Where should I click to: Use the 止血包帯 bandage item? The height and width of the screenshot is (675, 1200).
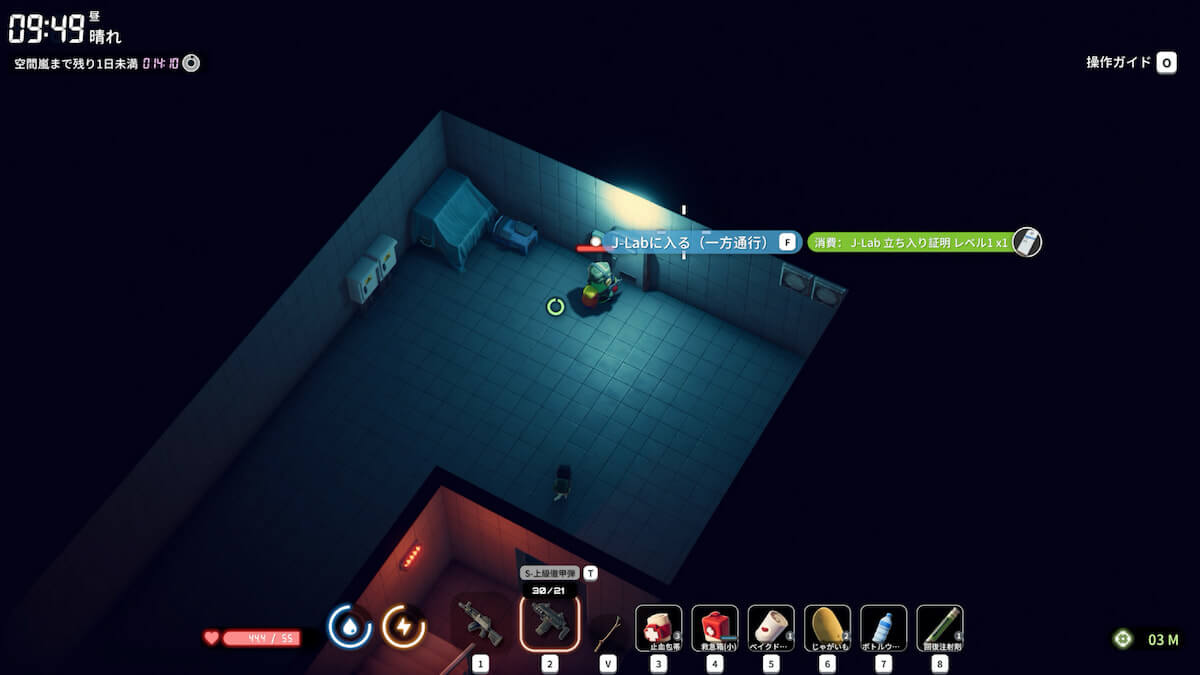pos(659,628)
